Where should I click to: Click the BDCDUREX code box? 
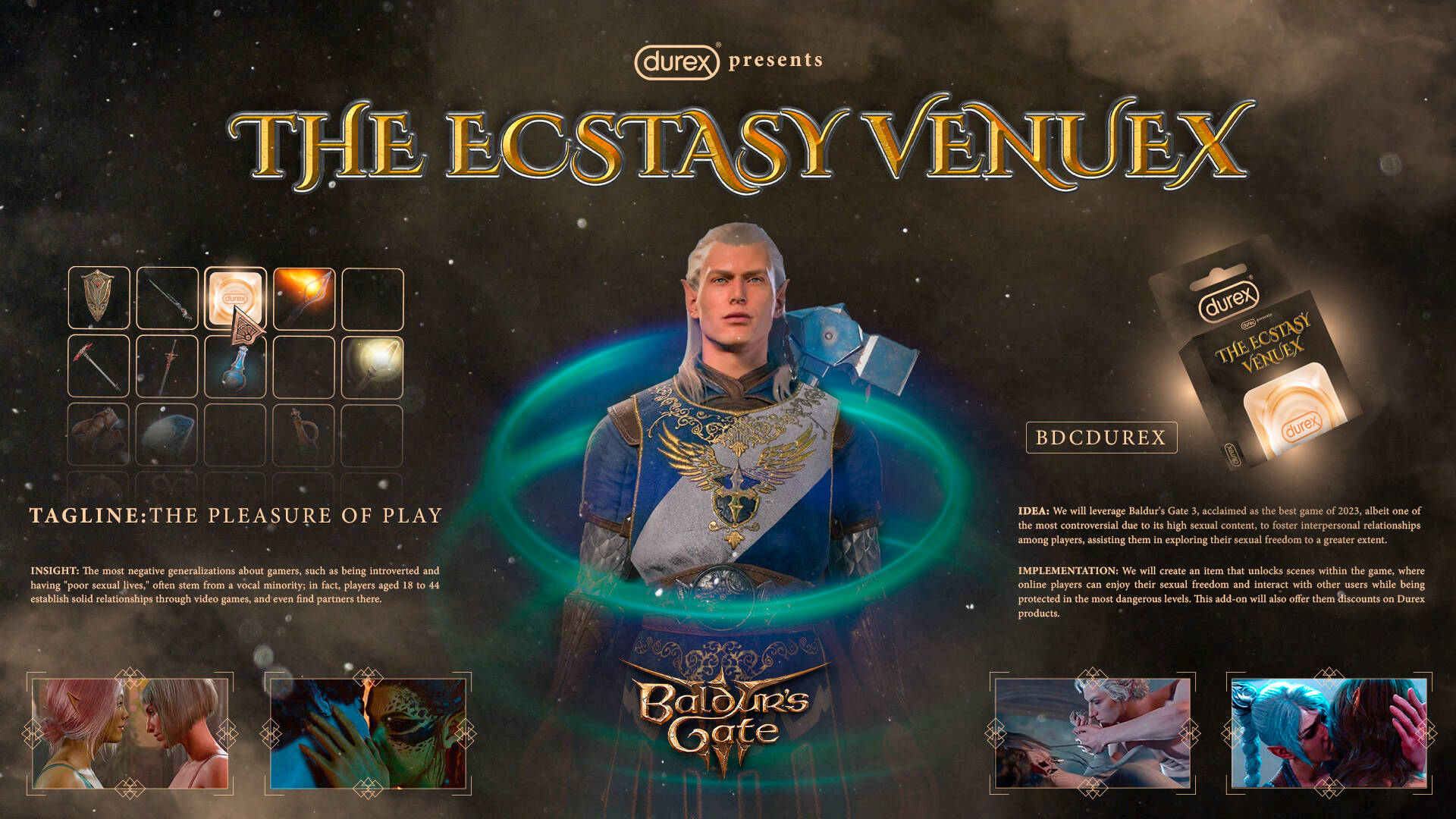click(1101, 438)
